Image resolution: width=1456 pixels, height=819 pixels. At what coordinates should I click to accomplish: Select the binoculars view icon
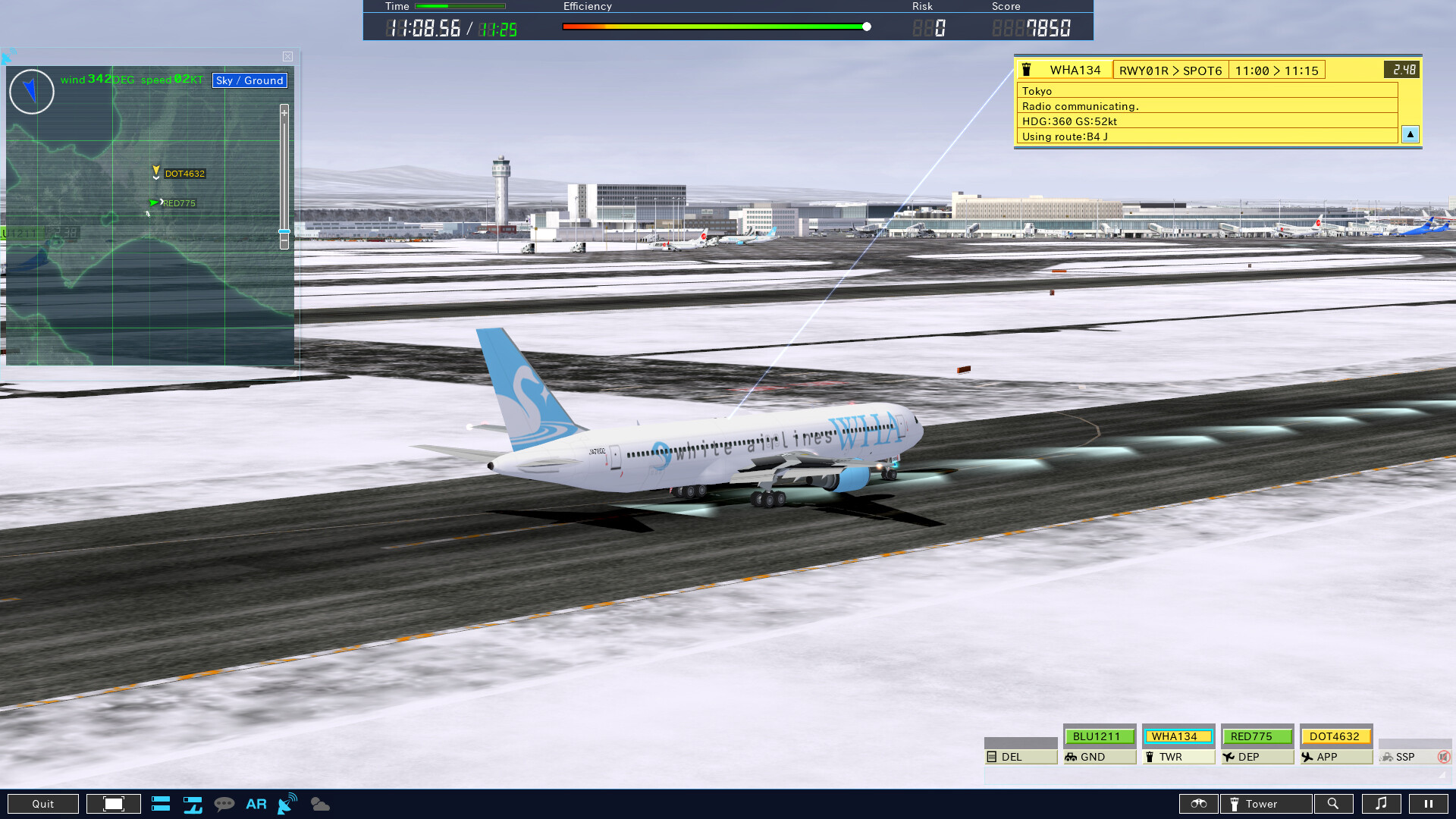pos(1198,803)
